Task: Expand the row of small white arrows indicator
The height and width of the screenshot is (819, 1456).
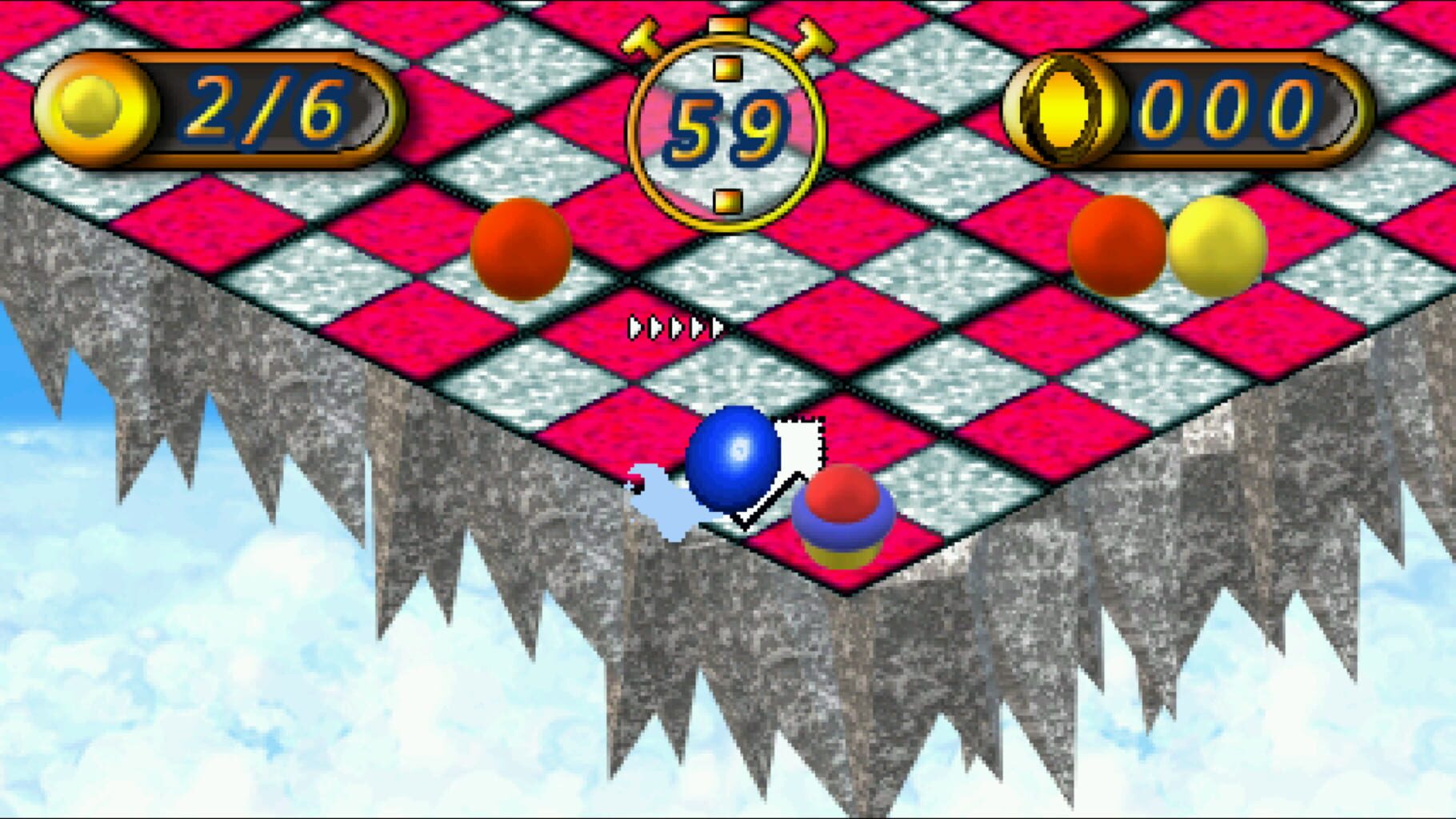Action: click(674, 326)
